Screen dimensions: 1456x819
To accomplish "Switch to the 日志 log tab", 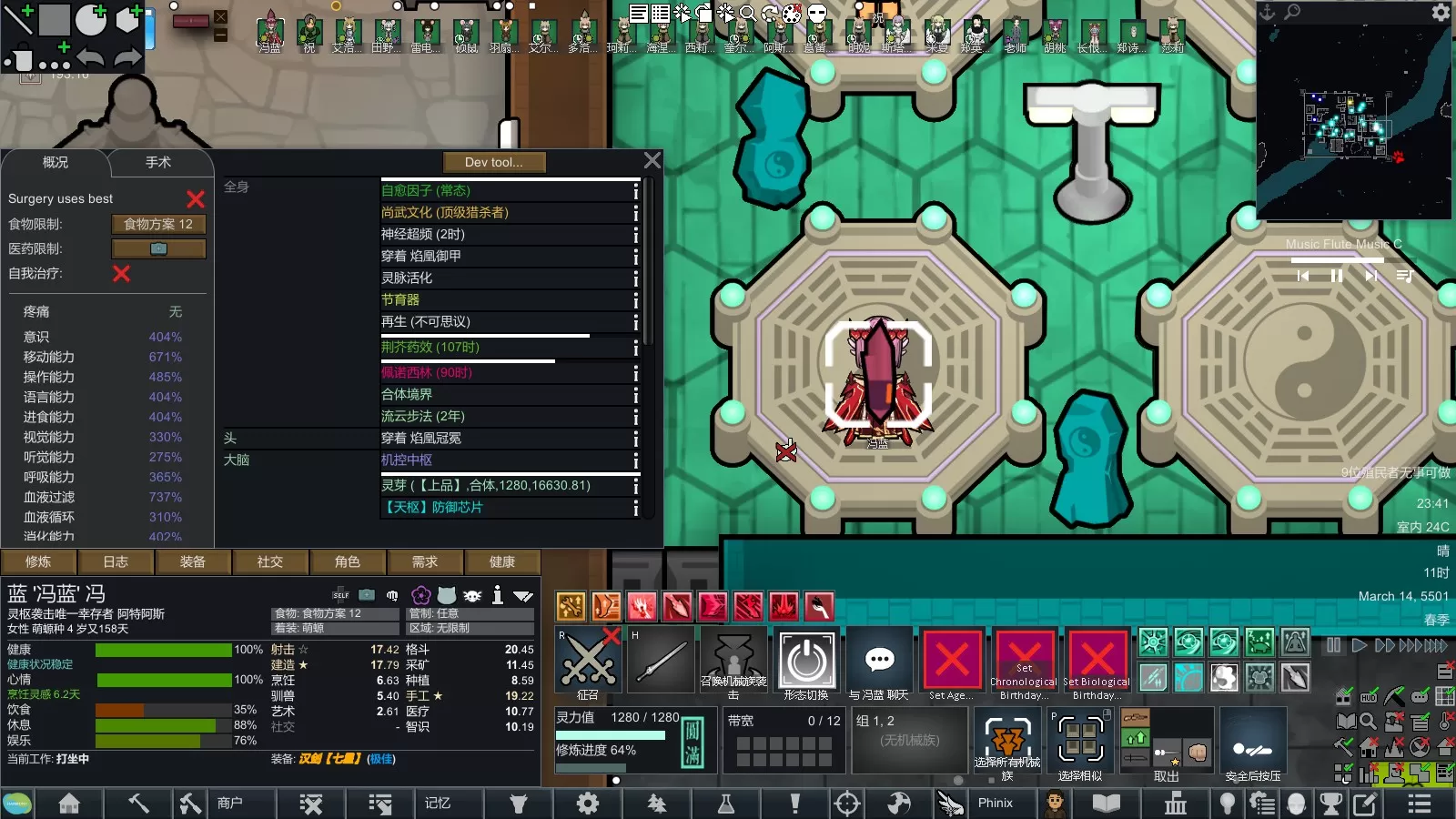I will [x=116, y=561].
